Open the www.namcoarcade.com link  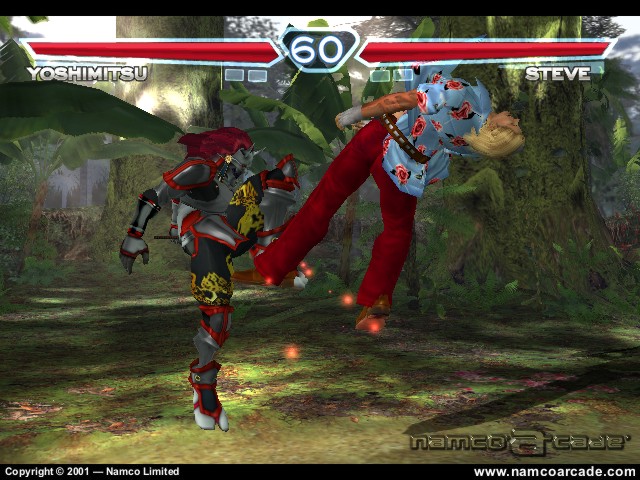(553, 472)
